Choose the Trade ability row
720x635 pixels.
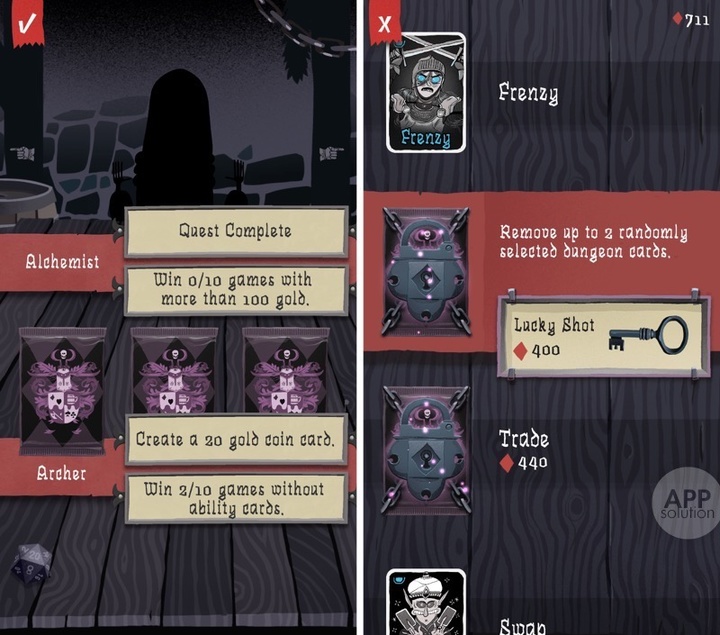point(560,450)
